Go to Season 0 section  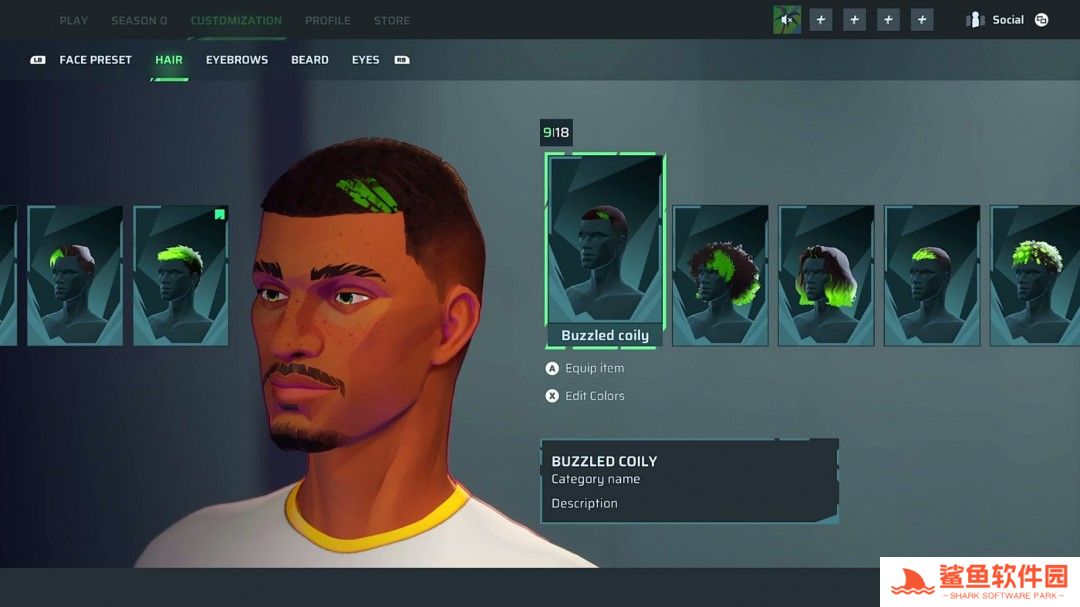click(x=139, y=20)
